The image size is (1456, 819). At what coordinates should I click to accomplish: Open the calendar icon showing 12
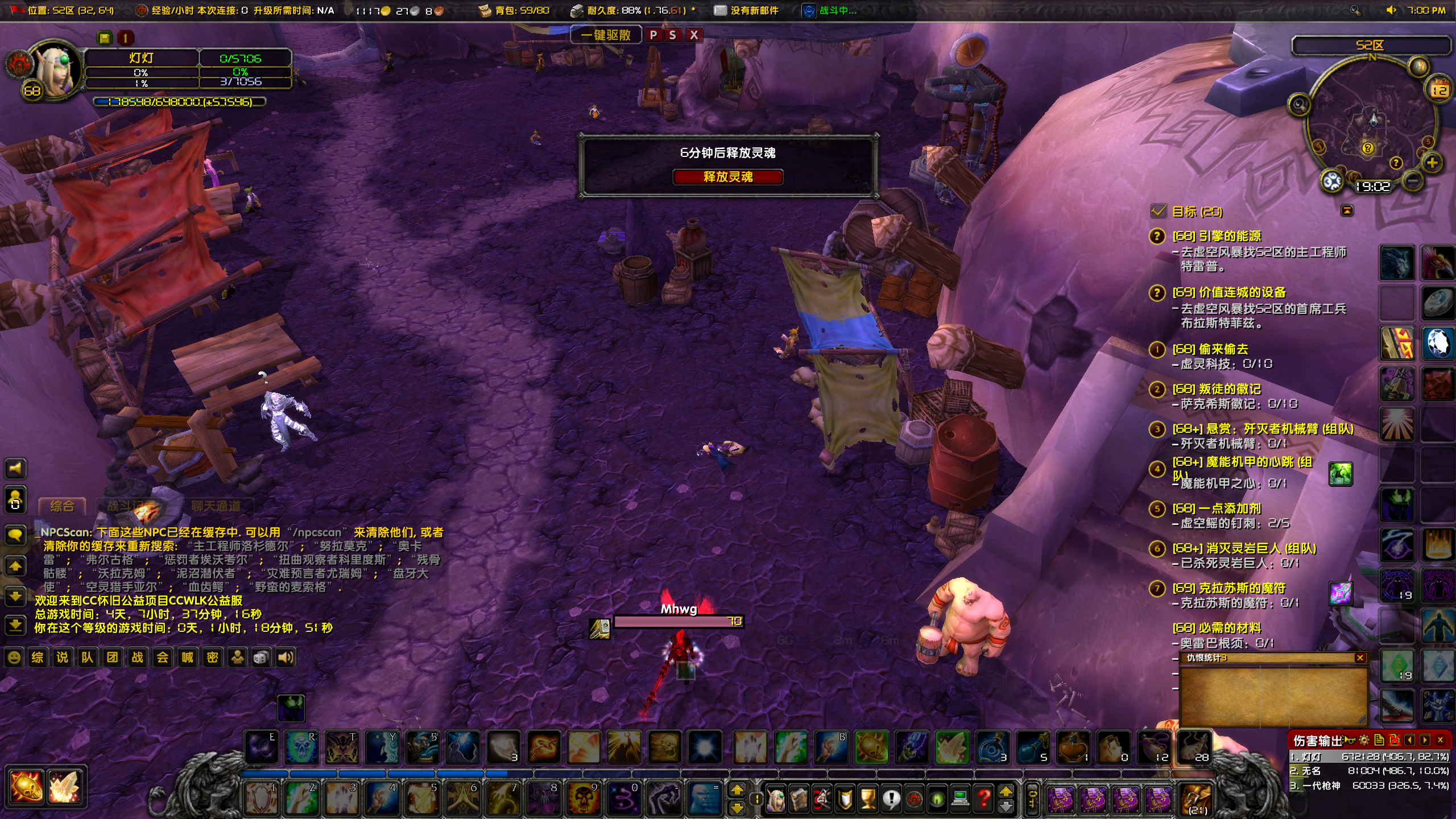pos(1440,89)
